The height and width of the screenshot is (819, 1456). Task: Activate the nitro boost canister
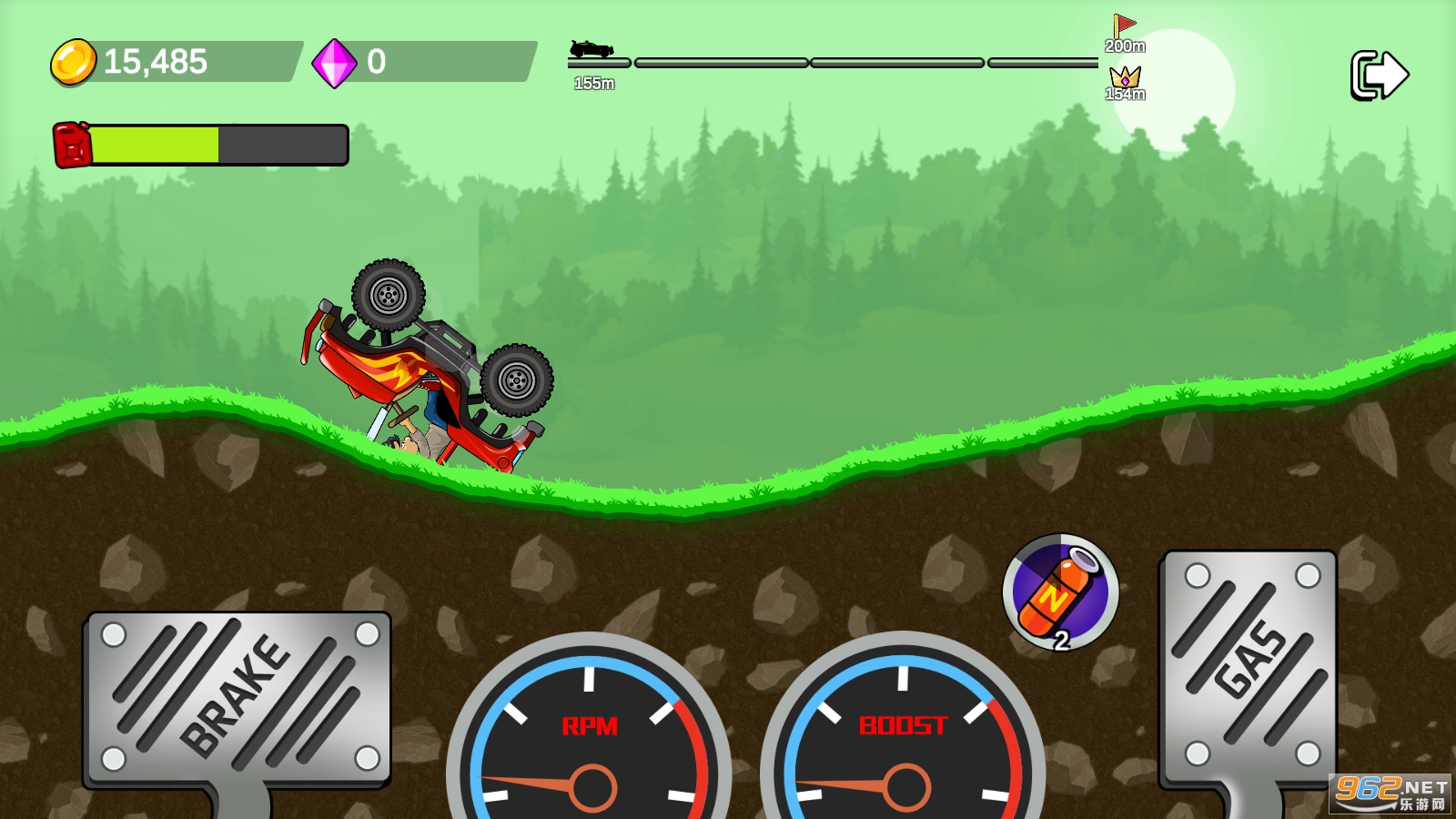(1060, 592)
